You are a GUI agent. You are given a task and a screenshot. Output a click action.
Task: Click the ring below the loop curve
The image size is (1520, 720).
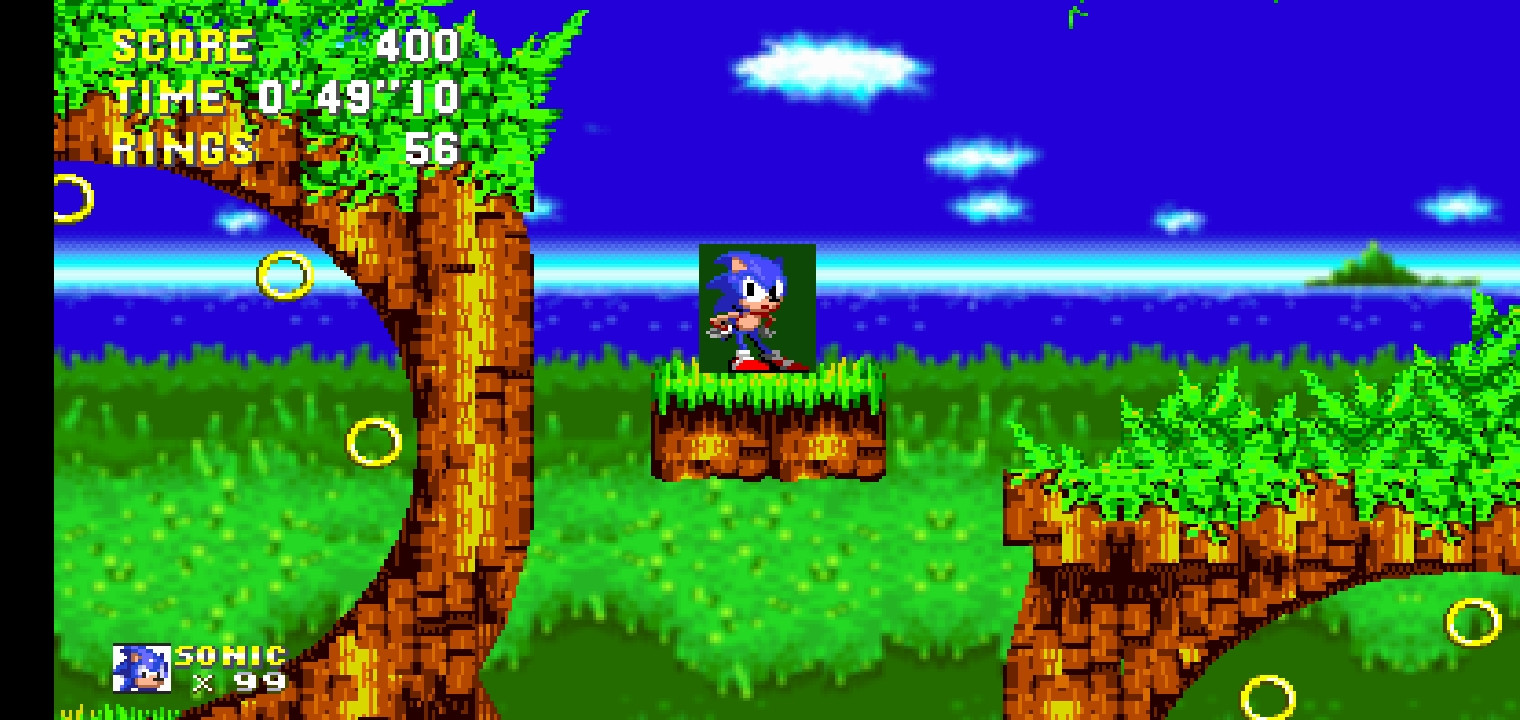tap(373, 440)
